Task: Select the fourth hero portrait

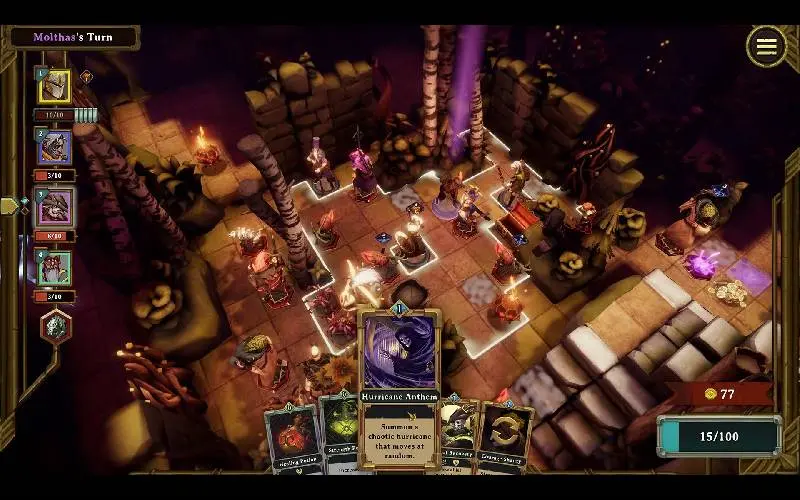Action: 54,268
